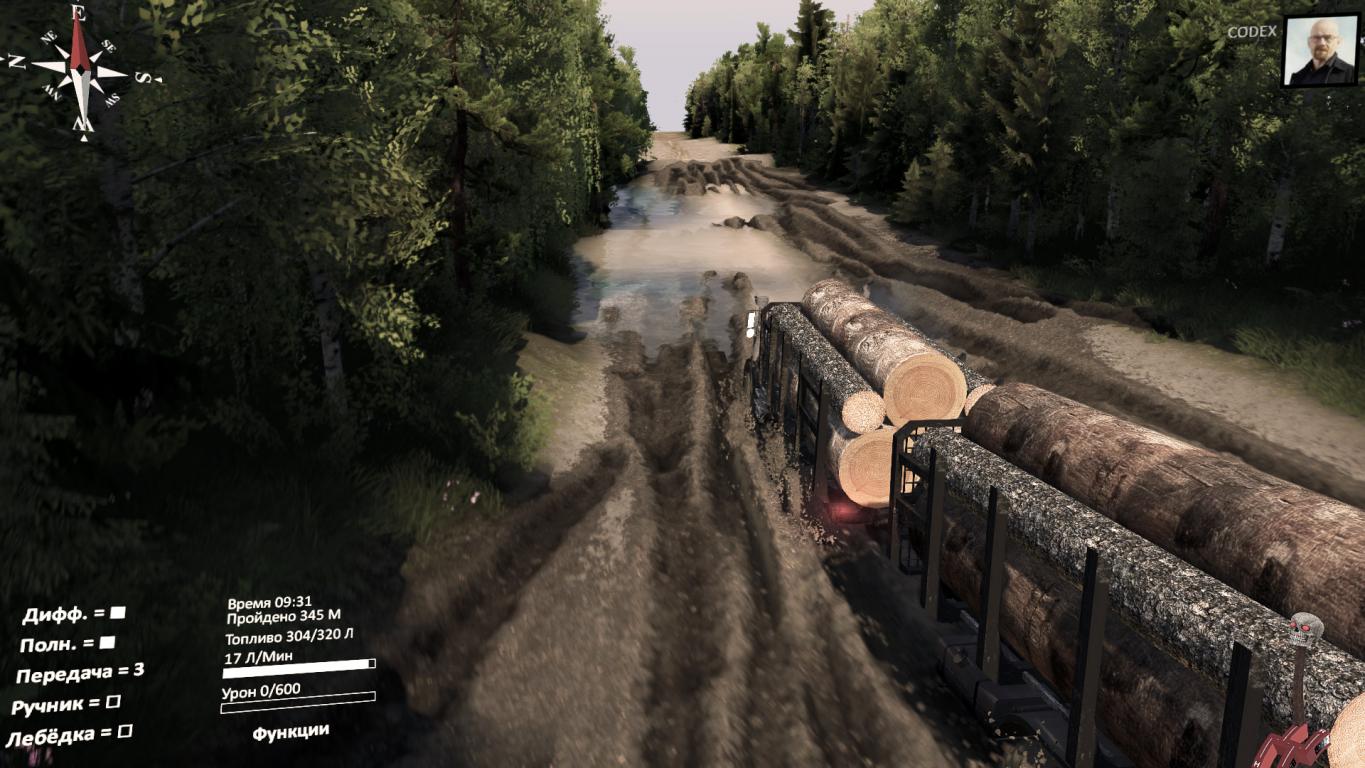This screenshot has height=768, width=1365.
Task: Toggle the Дифф. differential lock
Action: click(117, 612)
